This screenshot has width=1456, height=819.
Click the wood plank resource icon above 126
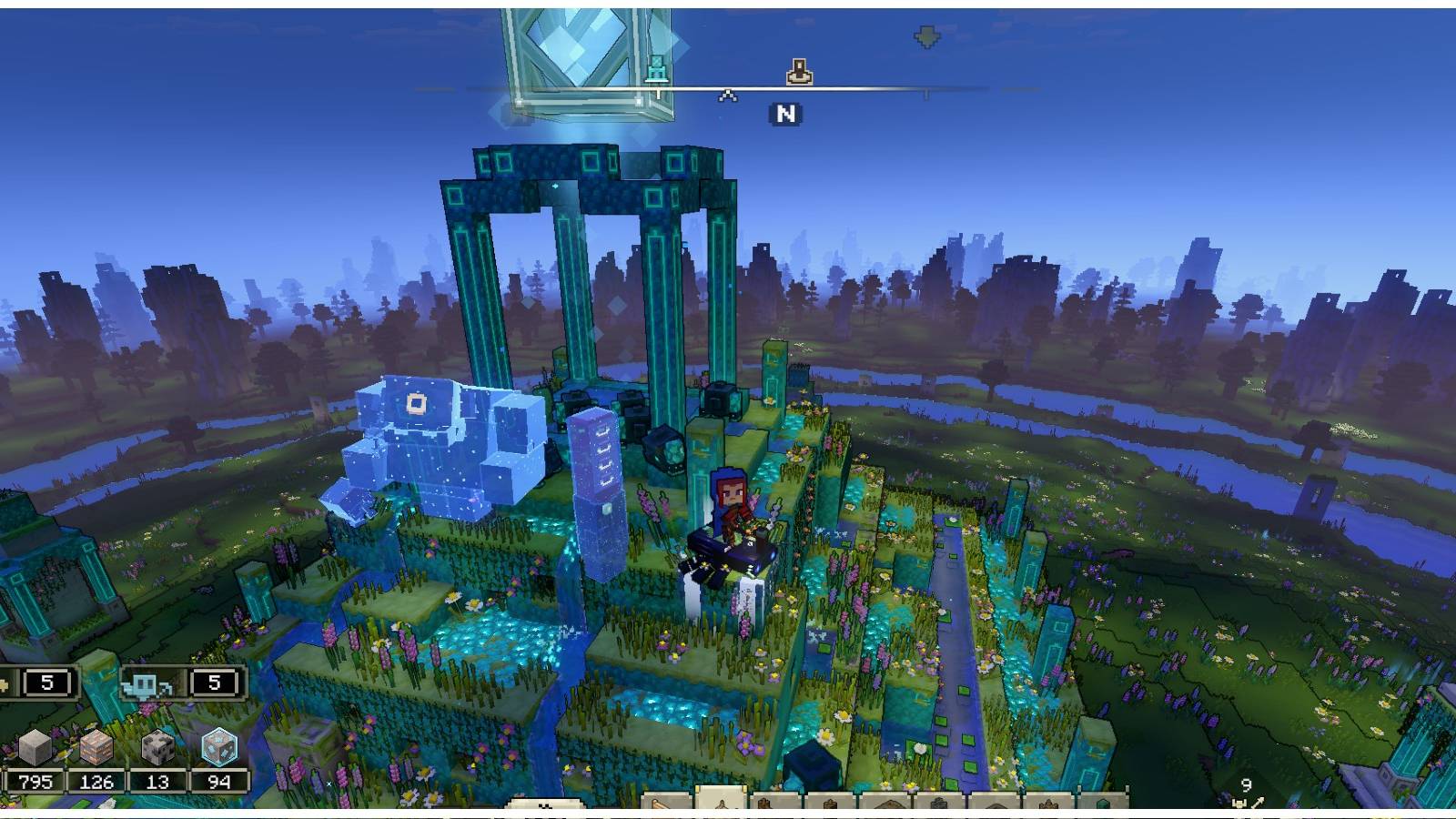pos(96,746)
